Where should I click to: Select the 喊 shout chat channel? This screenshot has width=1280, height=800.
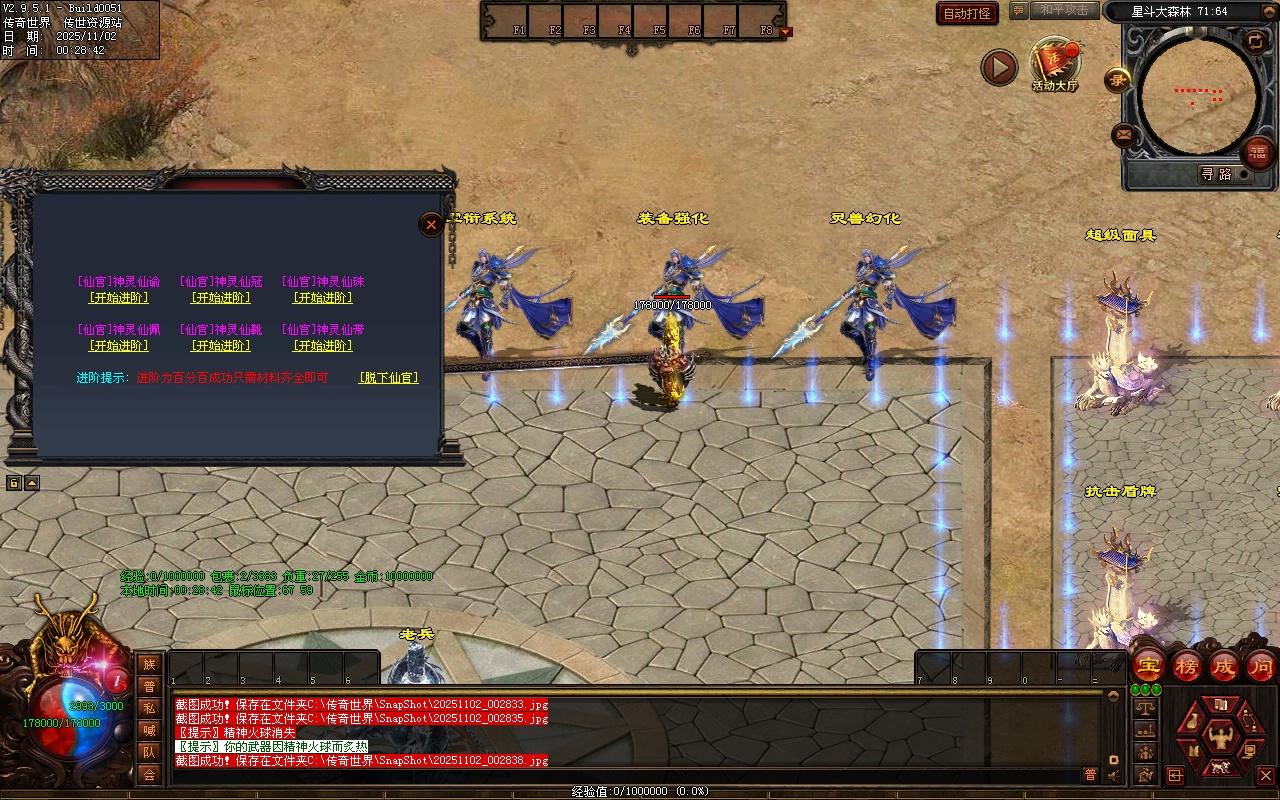click(149, 731)
